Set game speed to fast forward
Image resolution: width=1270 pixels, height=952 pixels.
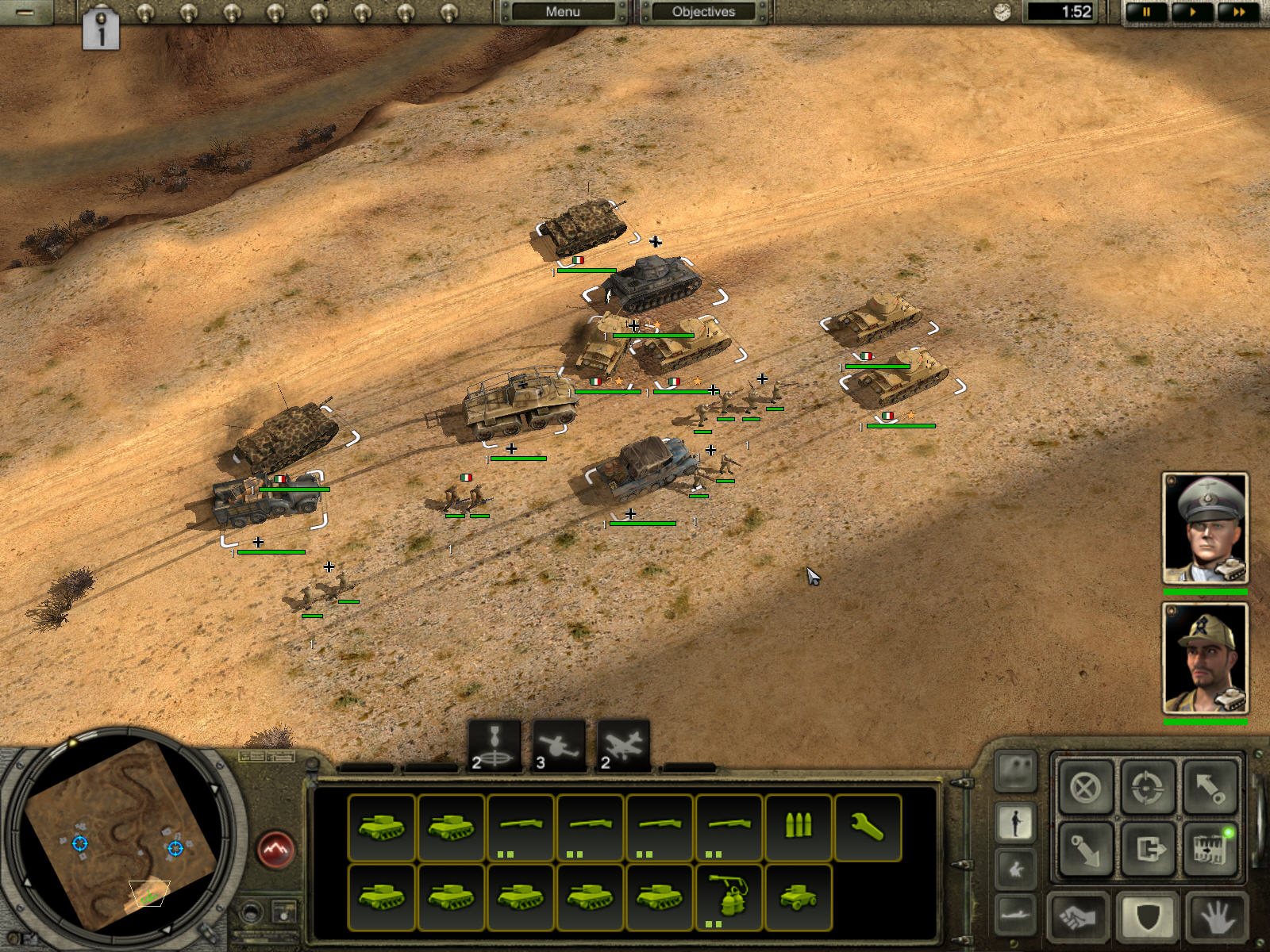(1237, 12)
